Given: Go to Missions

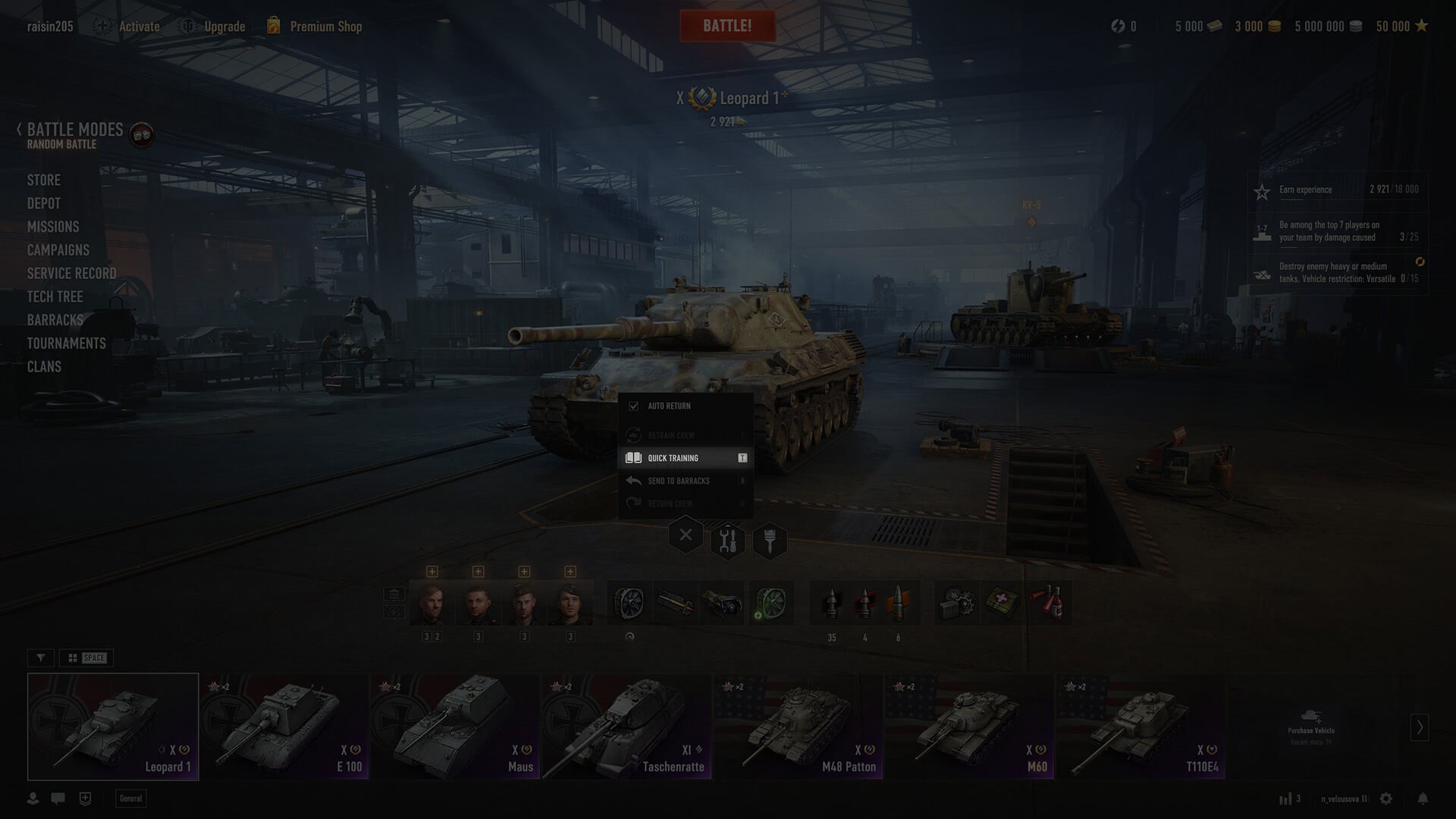Looking at the screenshot, I should 53,227.
